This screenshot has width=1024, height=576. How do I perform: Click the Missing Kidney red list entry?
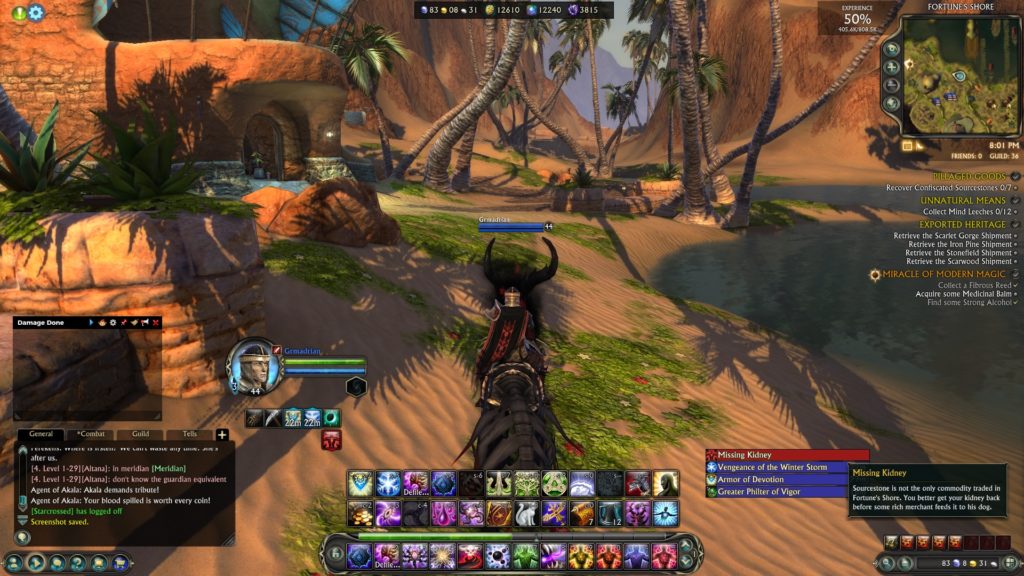[x=787, y=455]
